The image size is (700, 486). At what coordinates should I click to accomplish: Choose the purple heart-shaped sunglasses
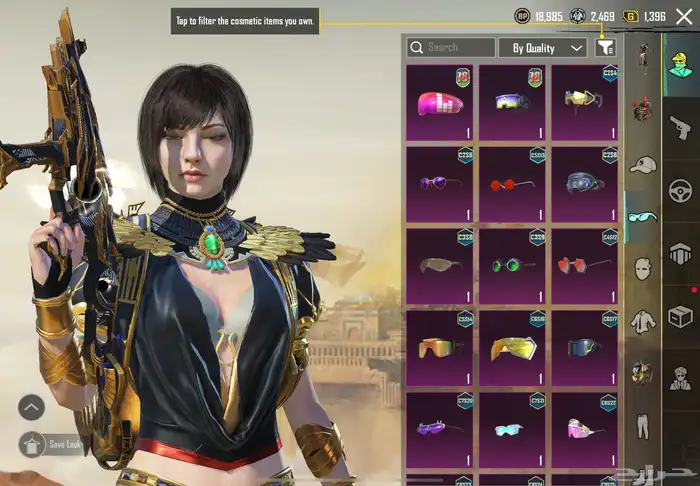tap(441, 182)
